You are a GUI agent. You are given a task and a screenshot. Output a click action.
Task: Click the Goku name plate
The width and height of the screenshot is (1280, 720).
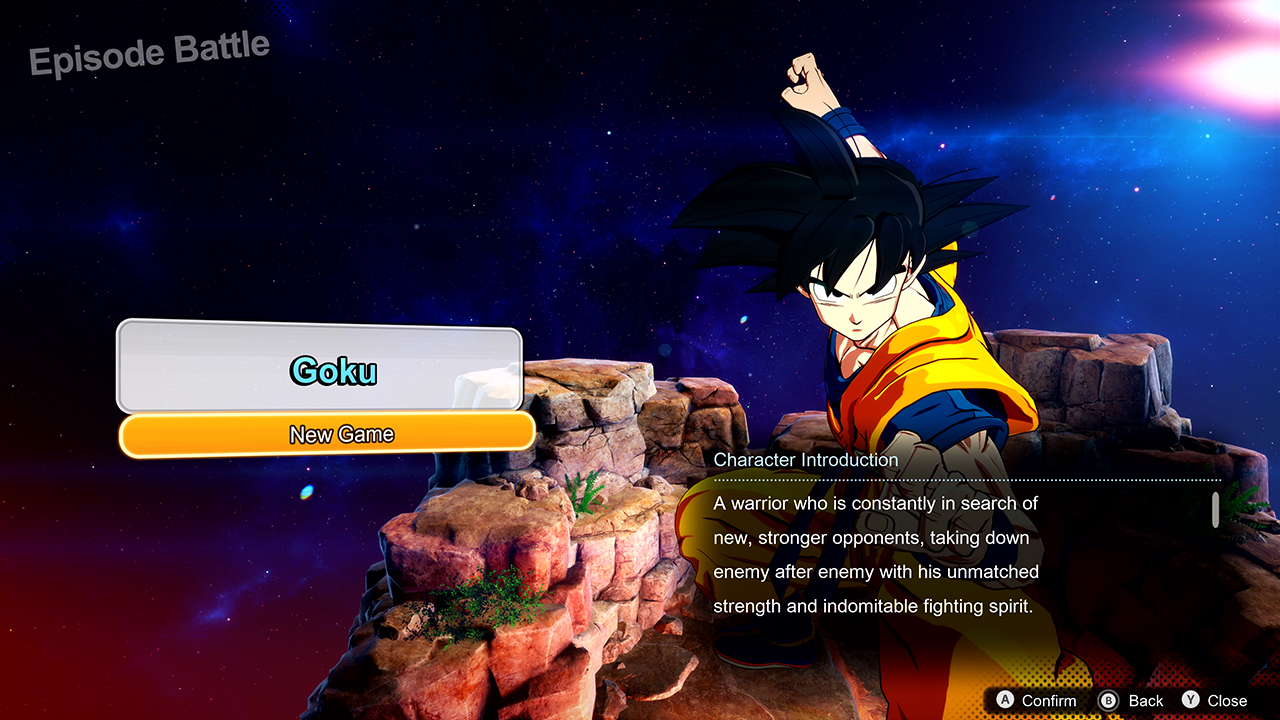[332, 371]
